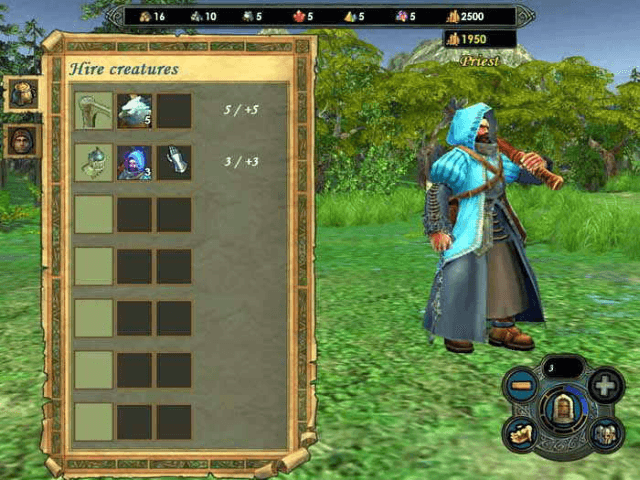
Task: Click the pointing hand buy button
Action: click(521, 433)
